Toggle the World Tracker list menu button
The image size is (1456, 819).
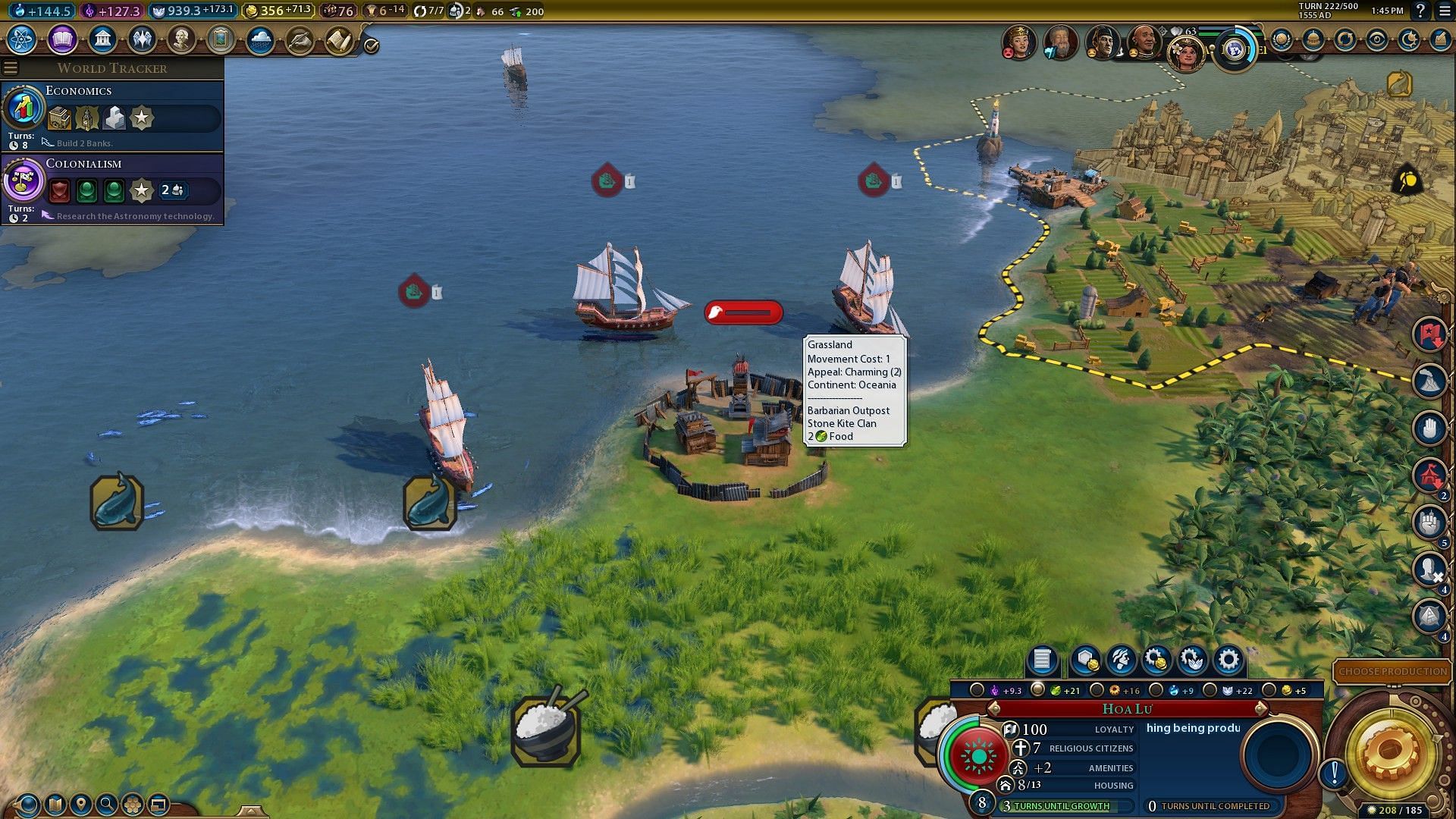pyautogui.click(x=11, y=68)
